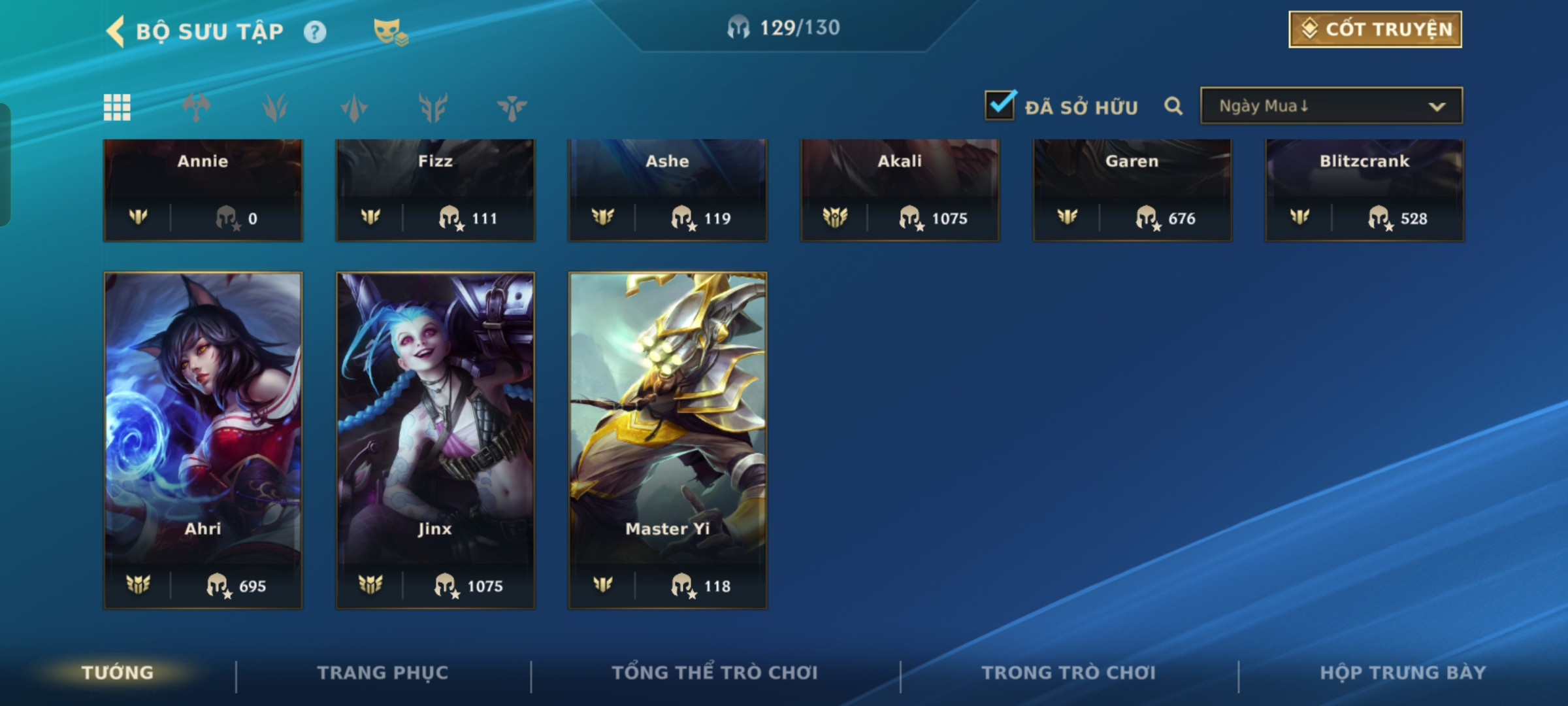Viewport: 1568px width, 706px height.
Task: View the Master Yi champion card
Action: (667, 439)
